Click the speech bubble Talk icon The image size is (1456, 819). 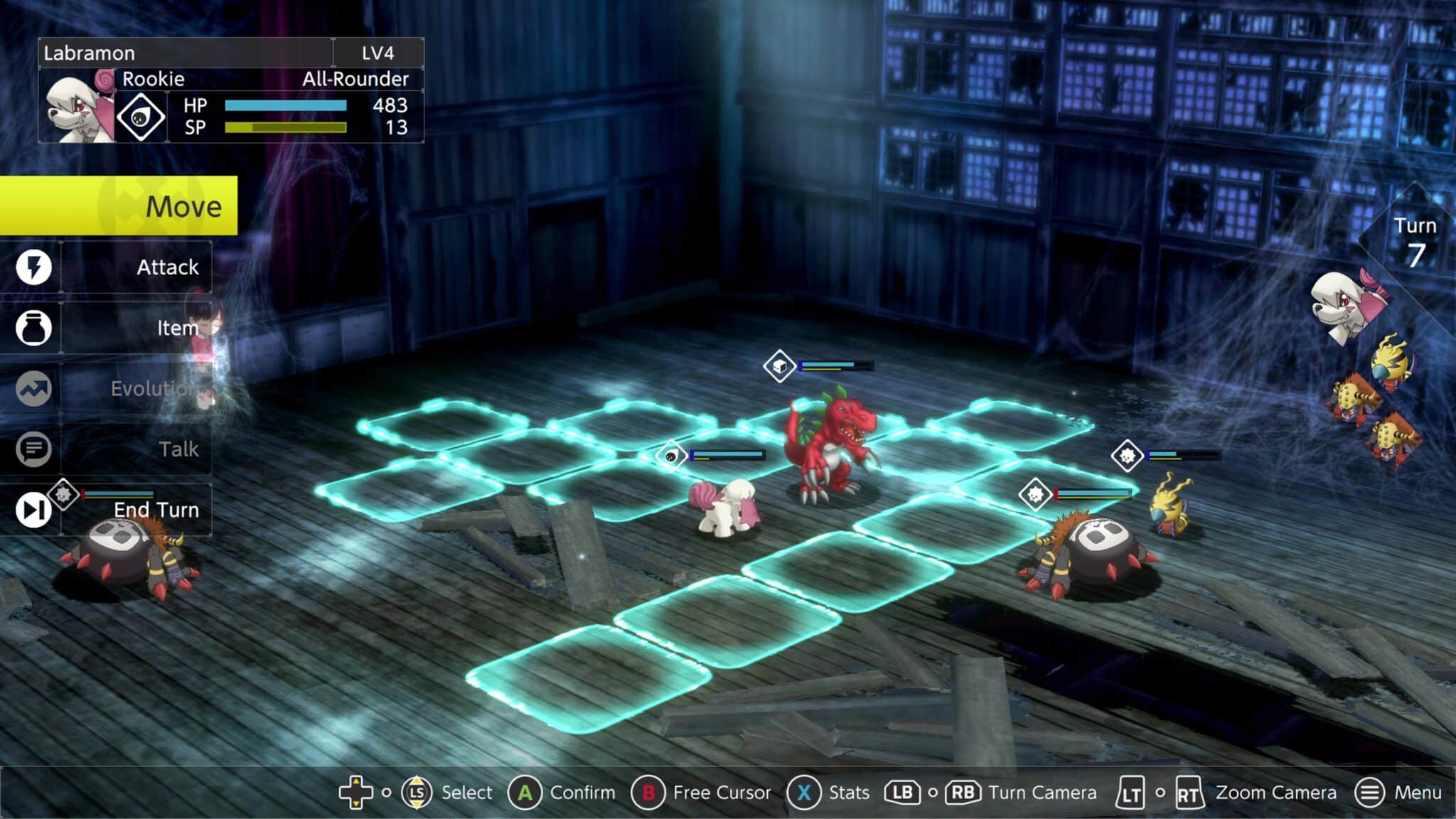click(x=33, y=449)
